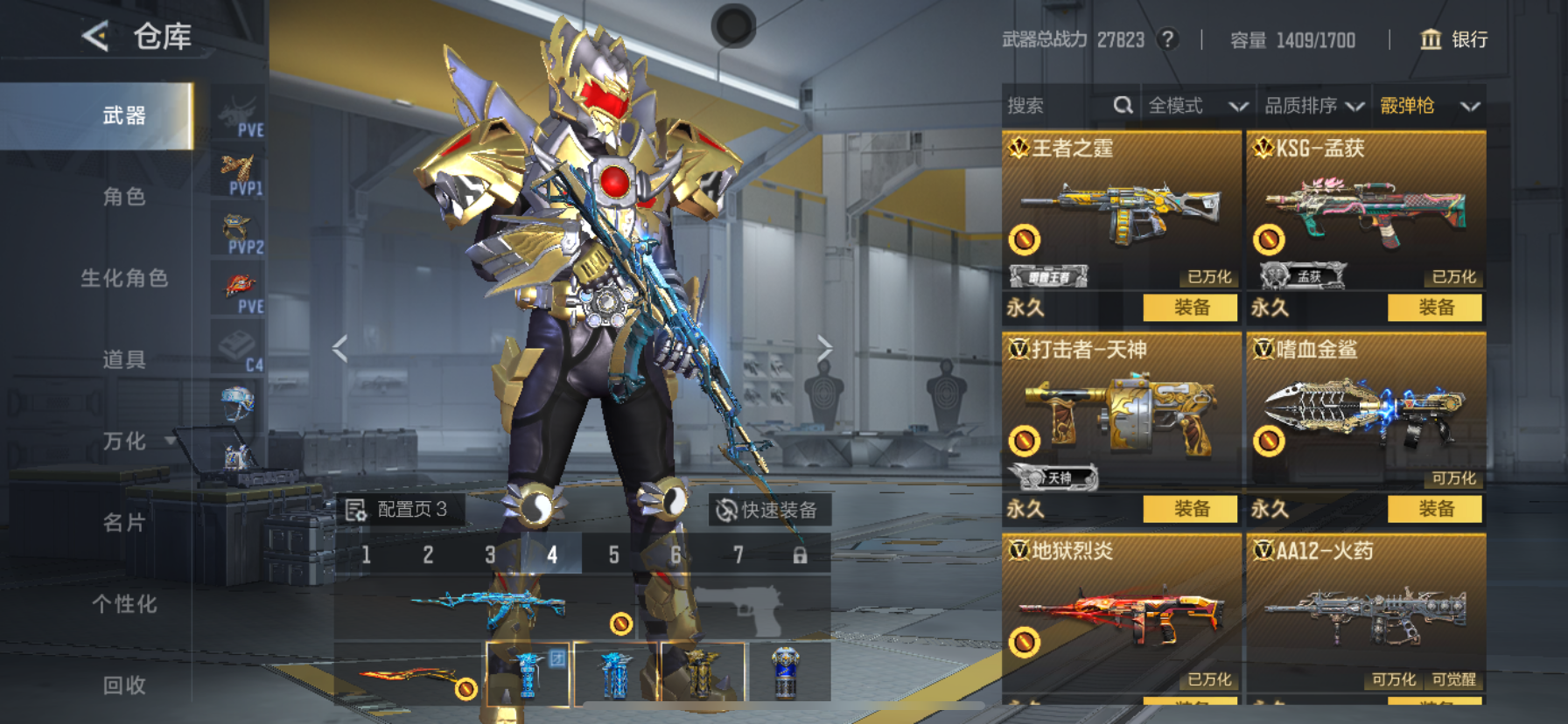This screenshot has width=1568, height=724.
Task: Open the 银行 bank
Action: pyautogui.click(x=1453, y=39)
